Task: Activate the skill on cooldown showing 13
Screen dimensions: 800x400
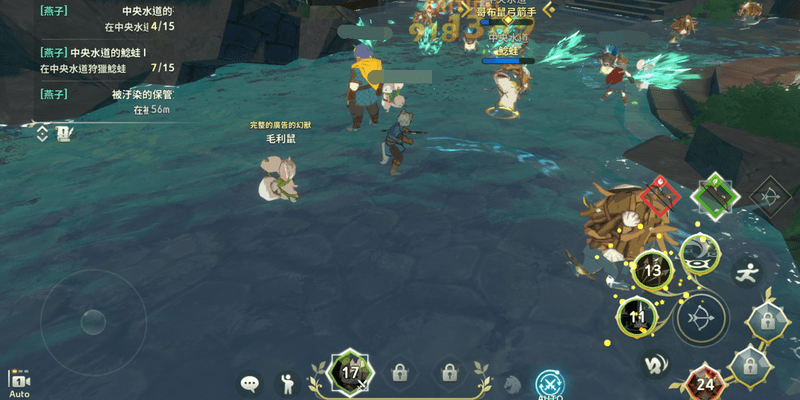Action: pyautogui.click(x=652, y=270)
